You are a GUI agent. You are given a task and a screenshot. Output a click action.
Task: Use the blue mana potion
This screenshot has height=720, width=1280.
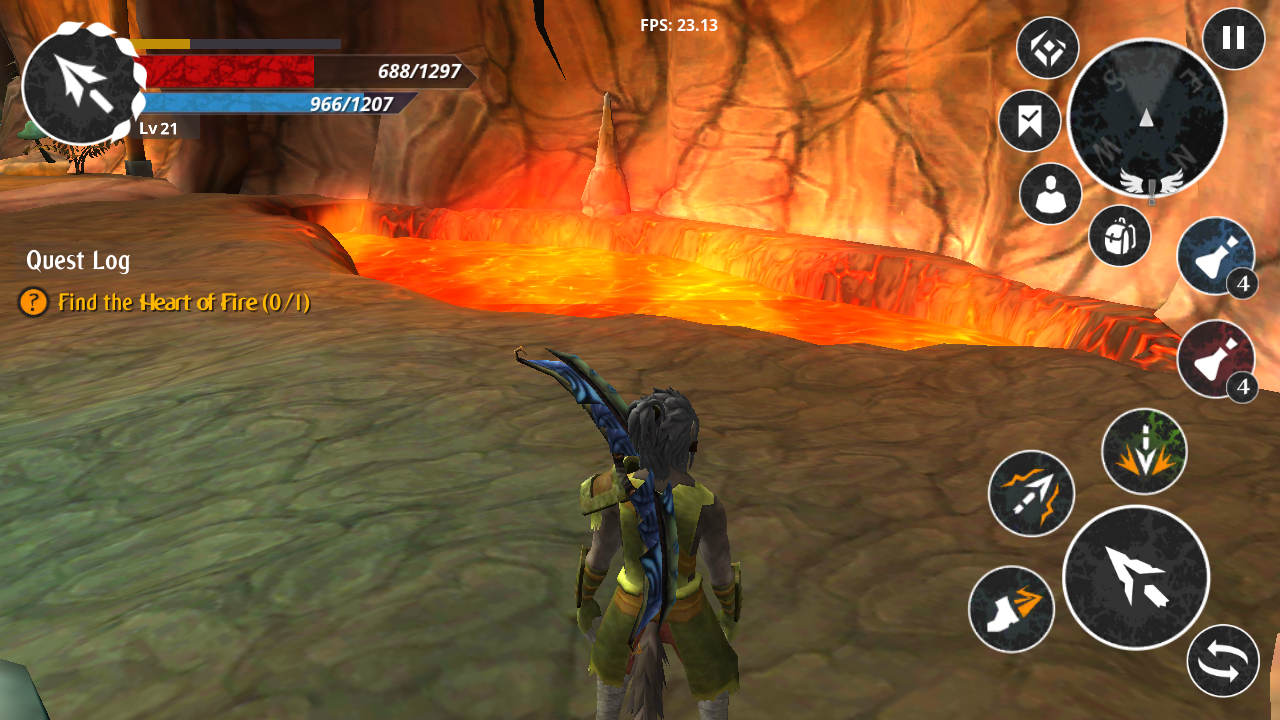(x=1215, y=256)
